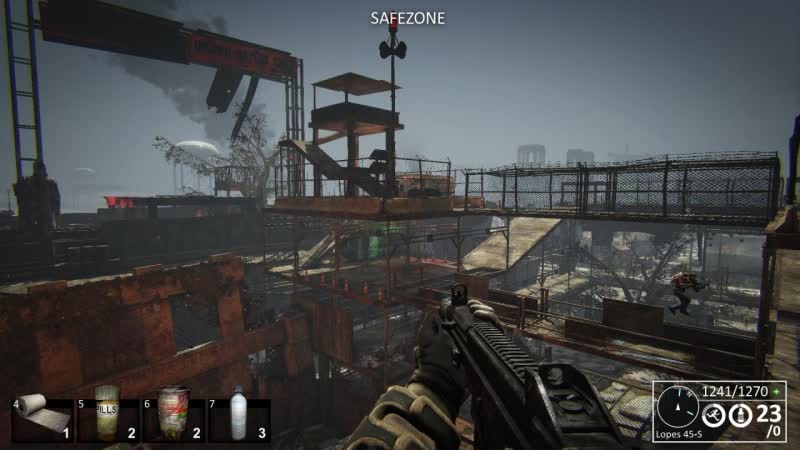Click the circular compass radar

click(x=677, y=407)
